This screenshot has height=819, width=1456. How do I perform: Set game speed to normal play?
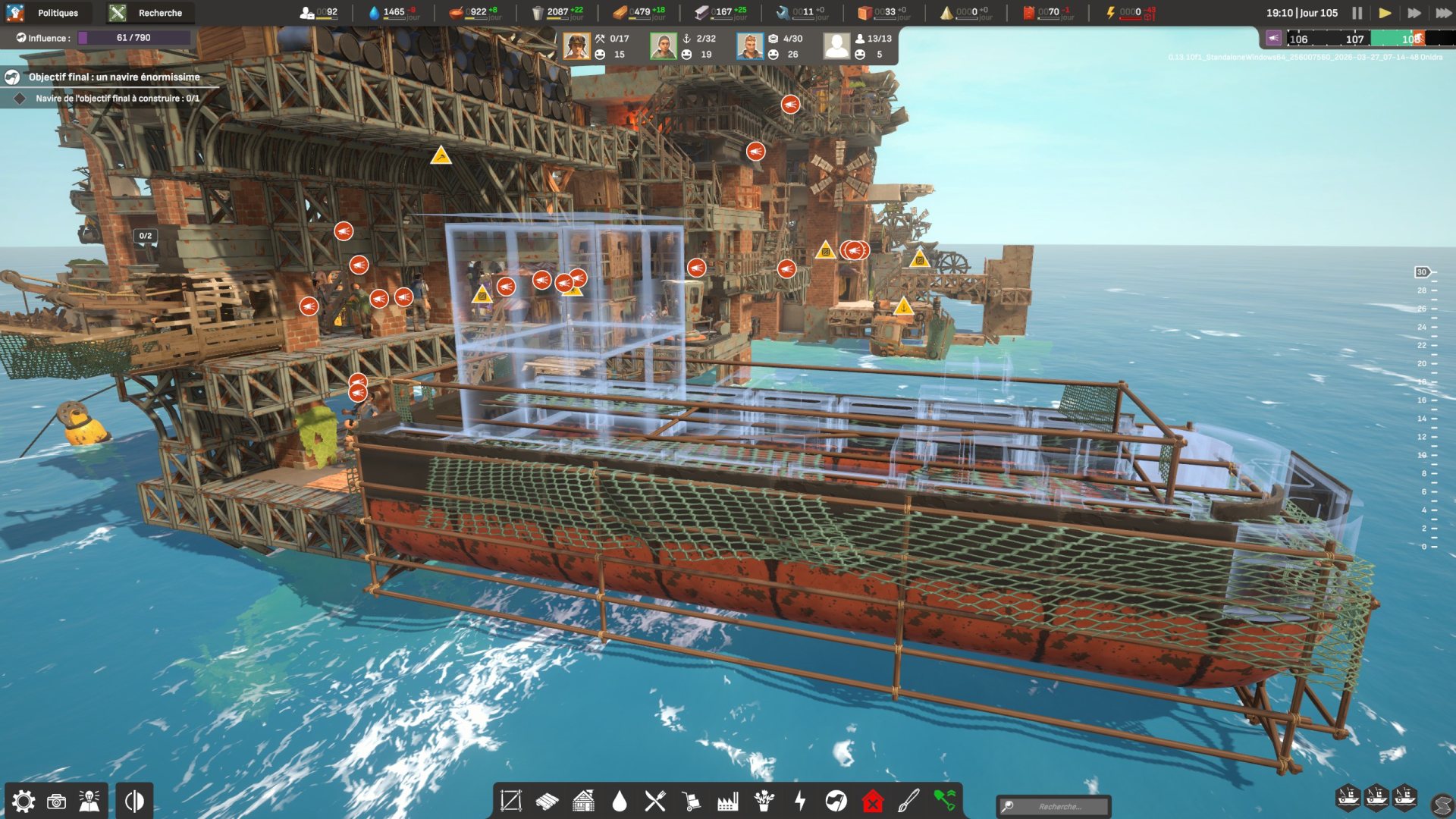click(x=1385, y=13)
